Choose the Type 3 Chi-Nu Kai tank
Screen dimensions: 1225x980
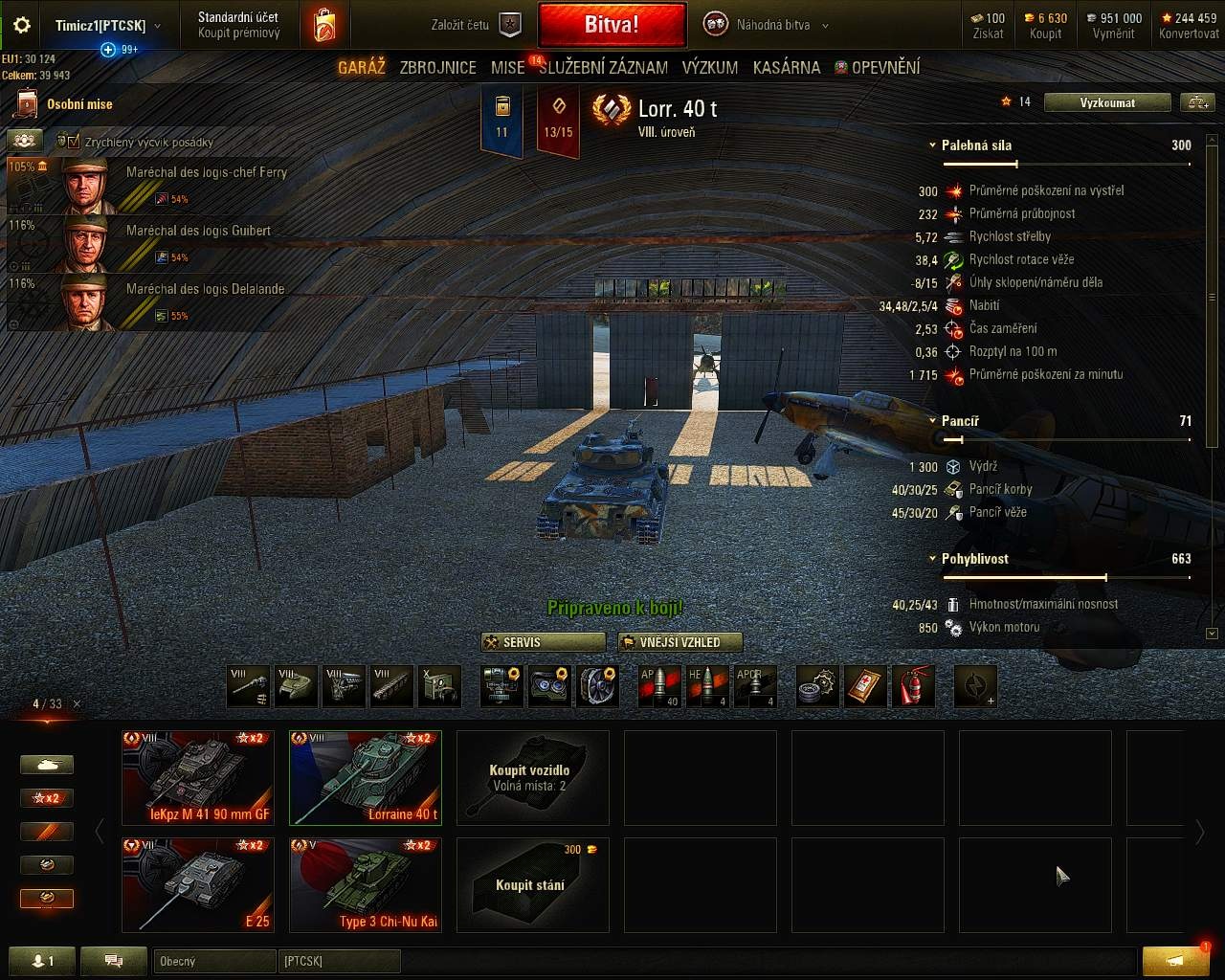click(366, 884)
